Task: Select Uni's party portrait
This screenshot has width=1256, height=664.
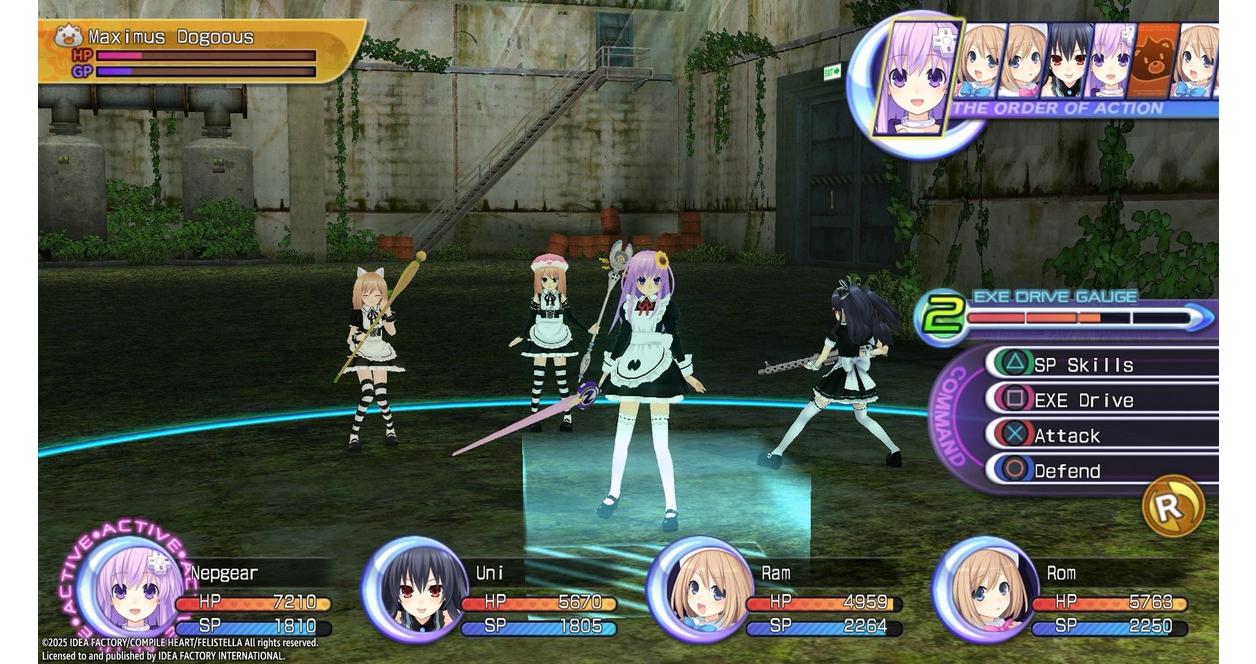Action: (x=412, y=590)
